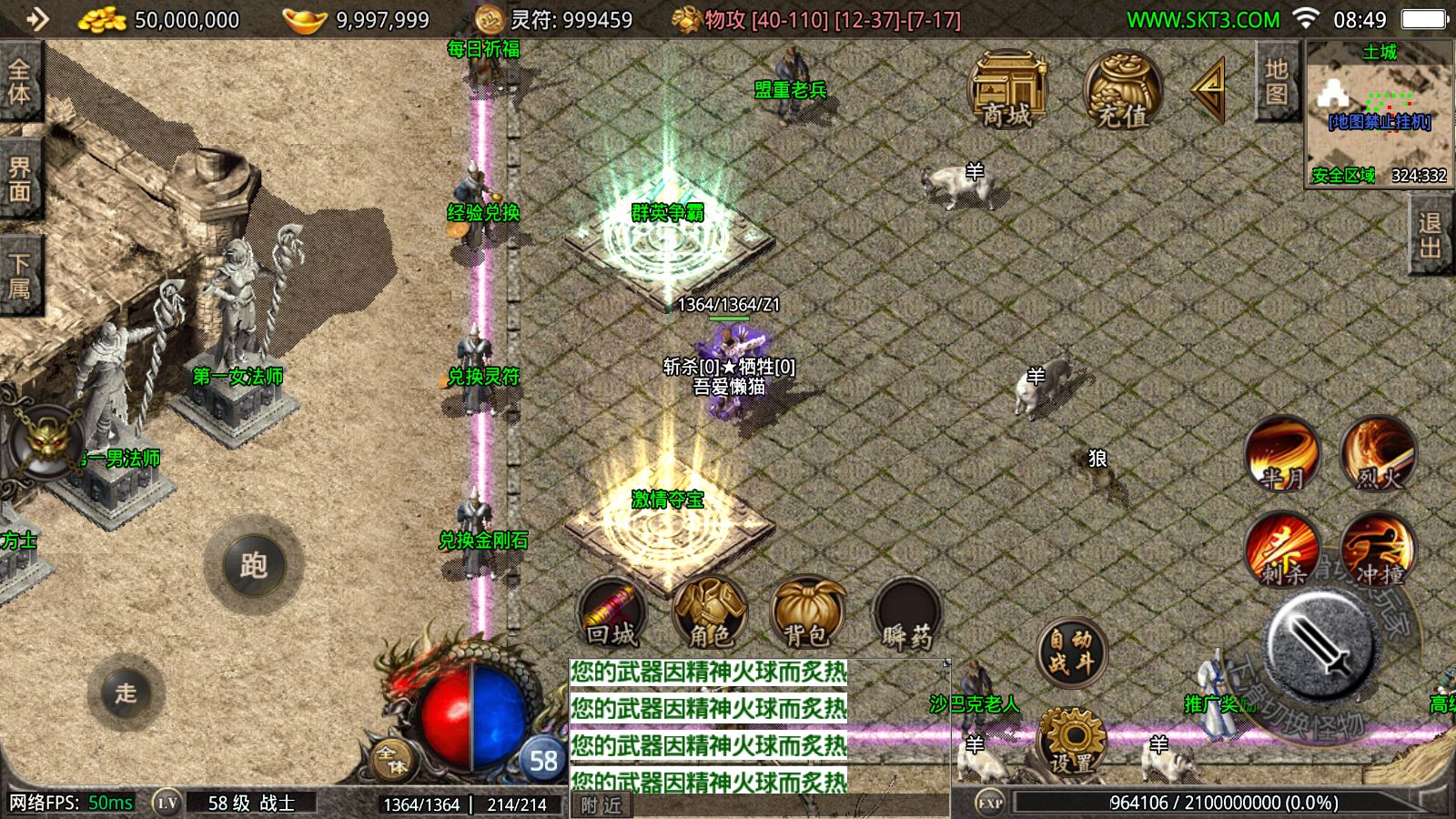Open the 角色 character sheet
Viewport: 1456px width, 819px height.
[x=710, y=612]
